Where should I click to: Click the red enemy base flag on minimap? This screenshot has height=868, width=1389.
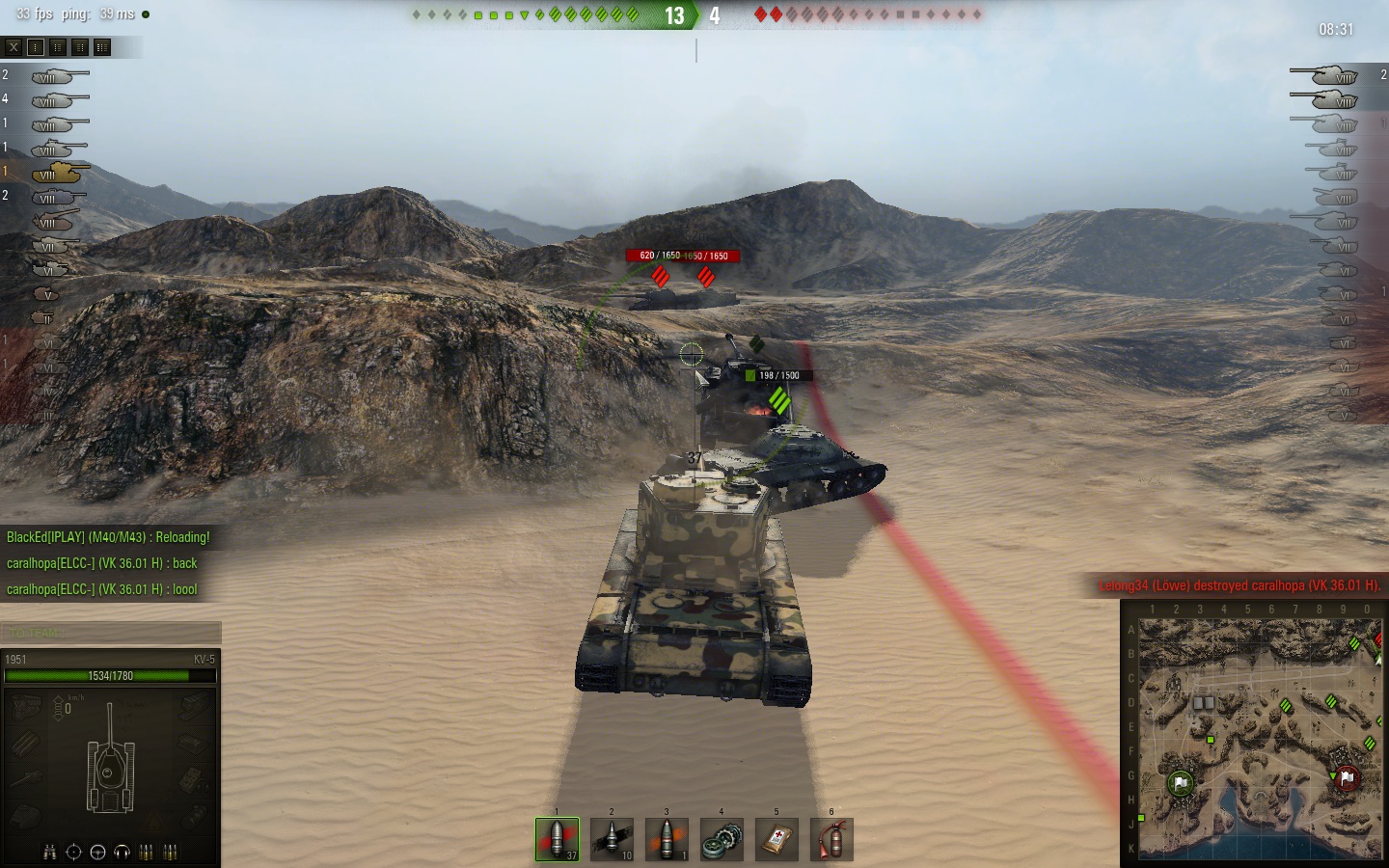(1347, 776)
